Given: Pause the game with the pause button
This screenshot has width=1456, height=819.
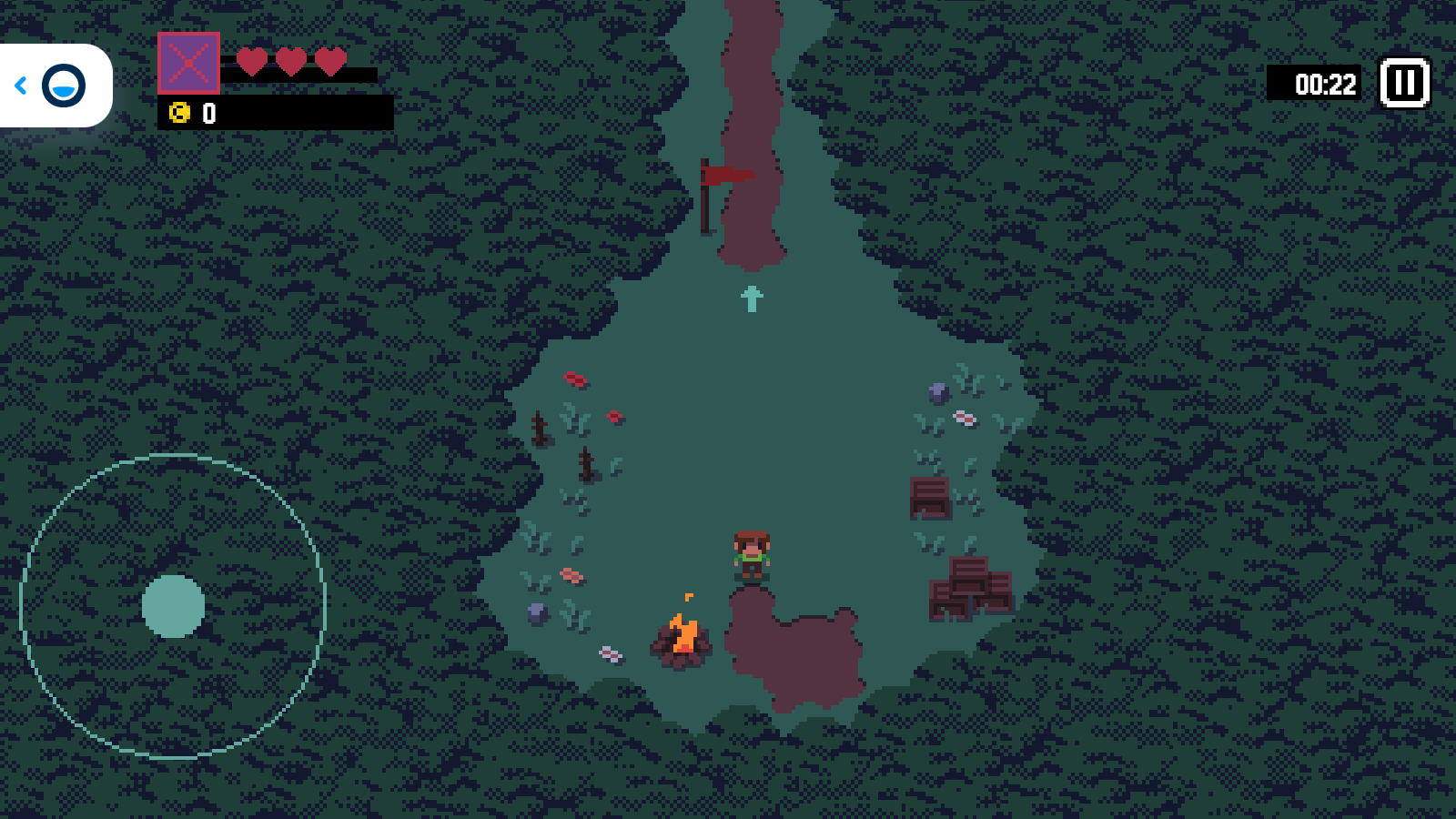Looking at the screenshot, I should point(1404,84).
